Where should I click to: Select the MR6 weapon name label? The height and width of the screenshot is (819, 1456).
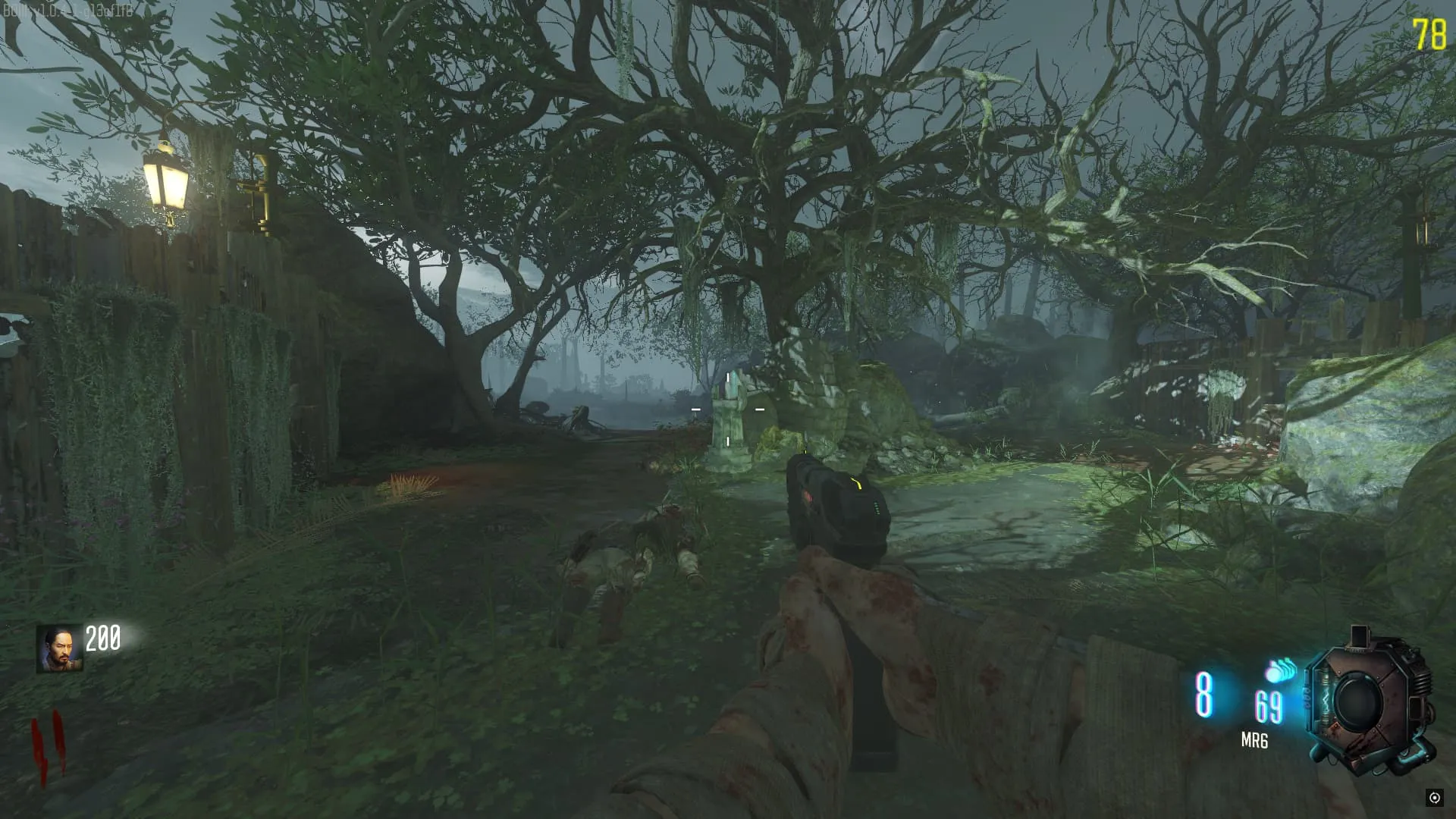(x=1254, y=740)
